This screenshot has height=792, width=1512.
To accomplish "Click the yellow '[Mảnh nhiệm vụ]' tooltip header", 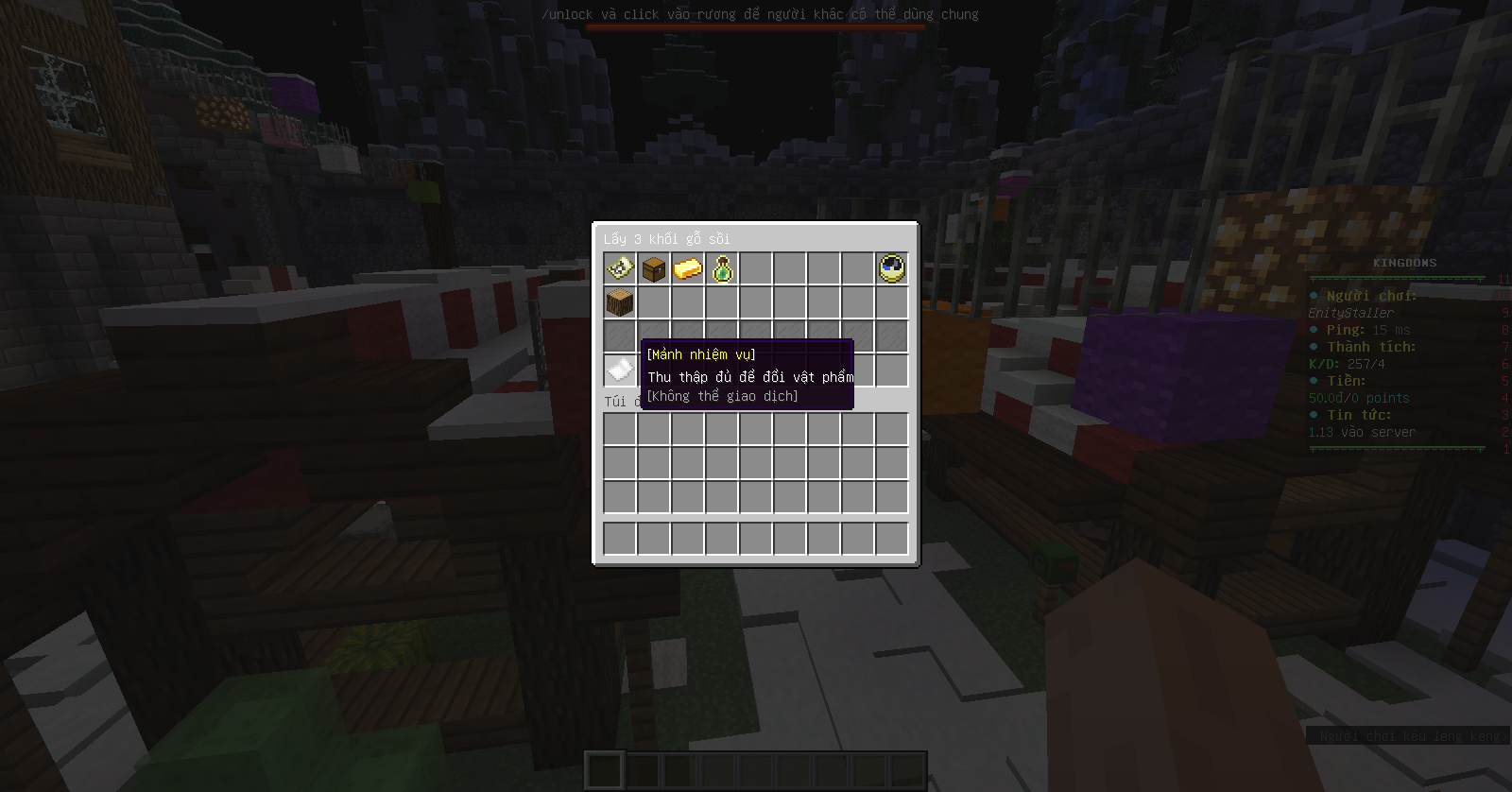I will click(x=699, y=353).
